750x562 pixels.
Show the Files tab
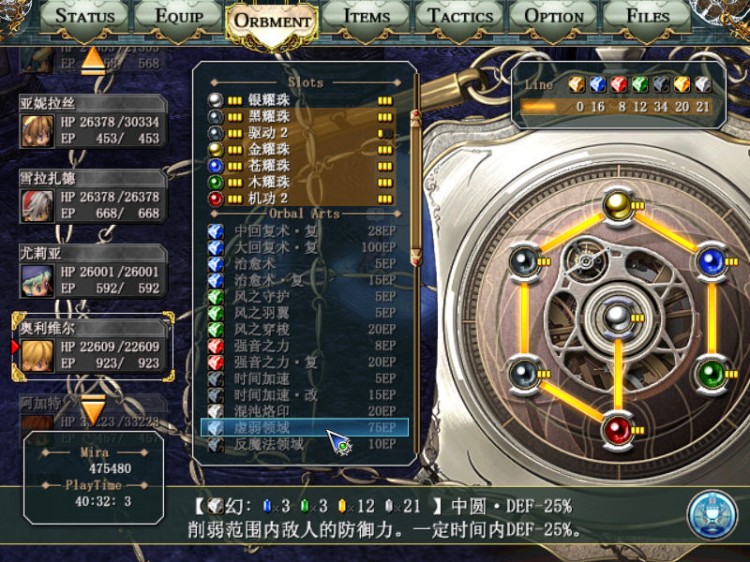point(647,16)
